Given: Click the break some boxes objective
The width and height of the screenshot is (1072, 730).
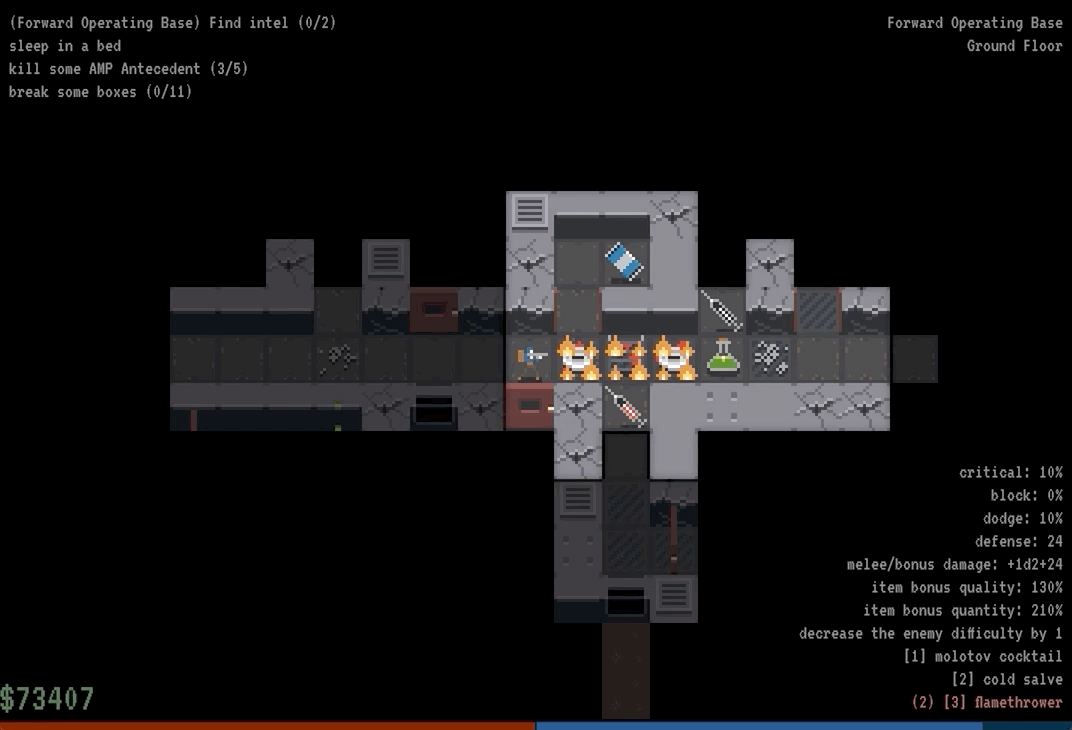Looking at the screenshot, I should point(100,92).
